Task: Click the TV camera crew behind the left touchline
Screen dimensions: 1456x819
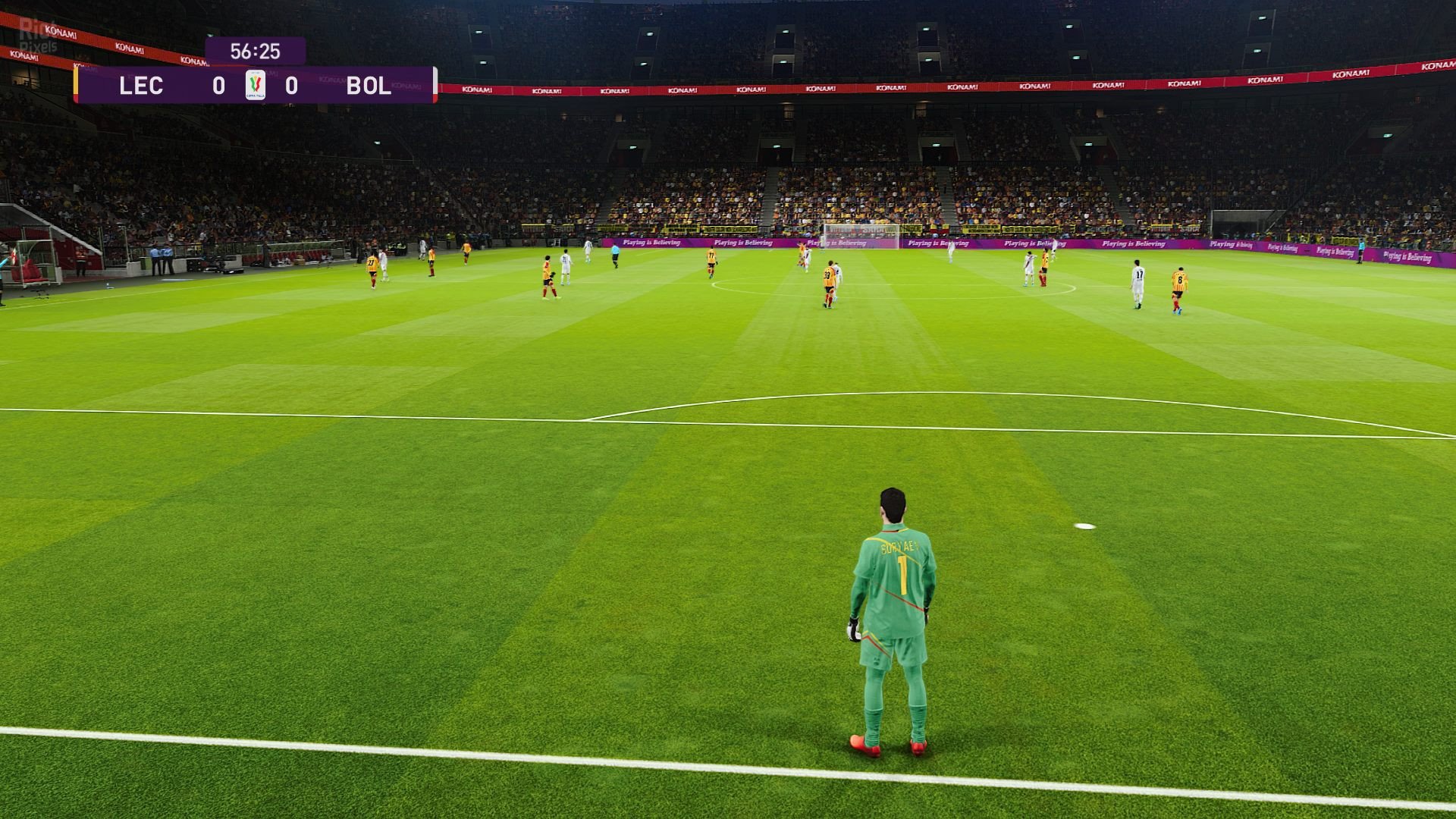Action: 212,262
